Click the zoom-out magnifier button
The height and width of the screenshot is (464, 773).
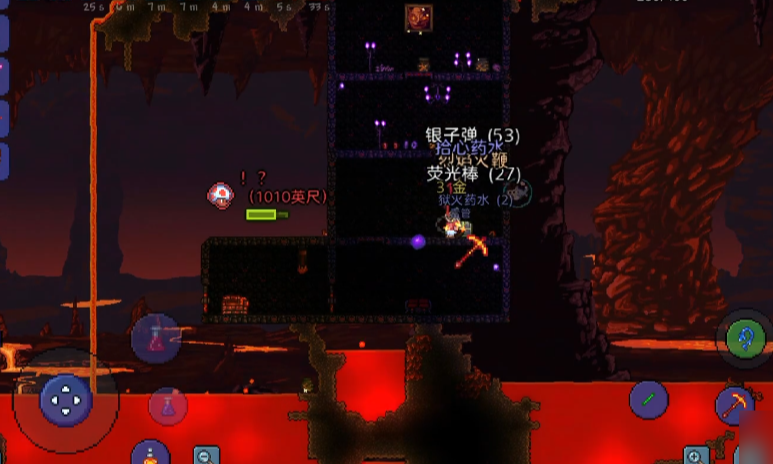pyautogui.click(x=206, y=455)
